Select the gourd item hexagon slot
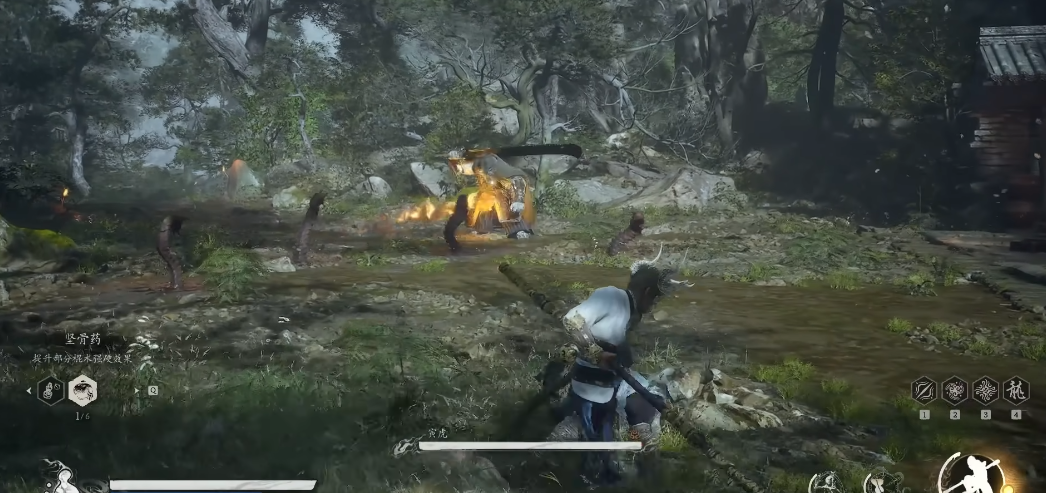Screen dimensions: 1046x493 tap(50, 390)
